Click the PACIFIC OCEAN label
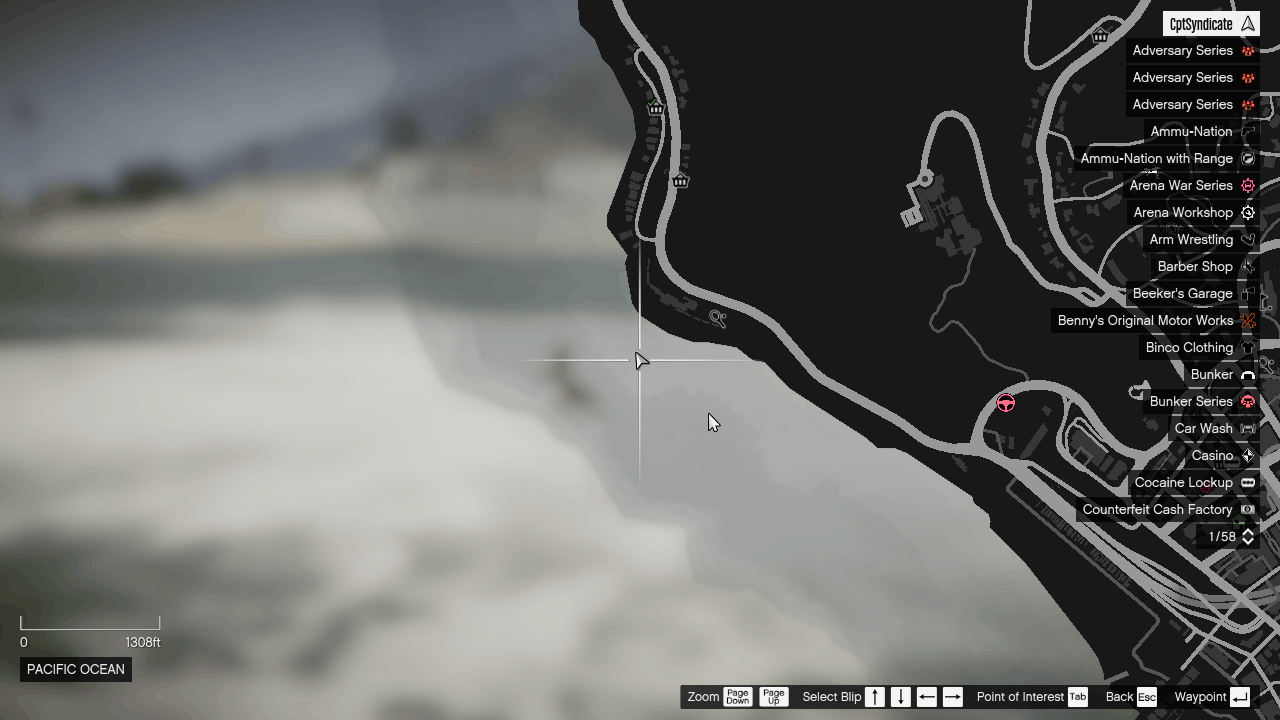Viewport: 1280px width, 720px height. tap(75, 669)
